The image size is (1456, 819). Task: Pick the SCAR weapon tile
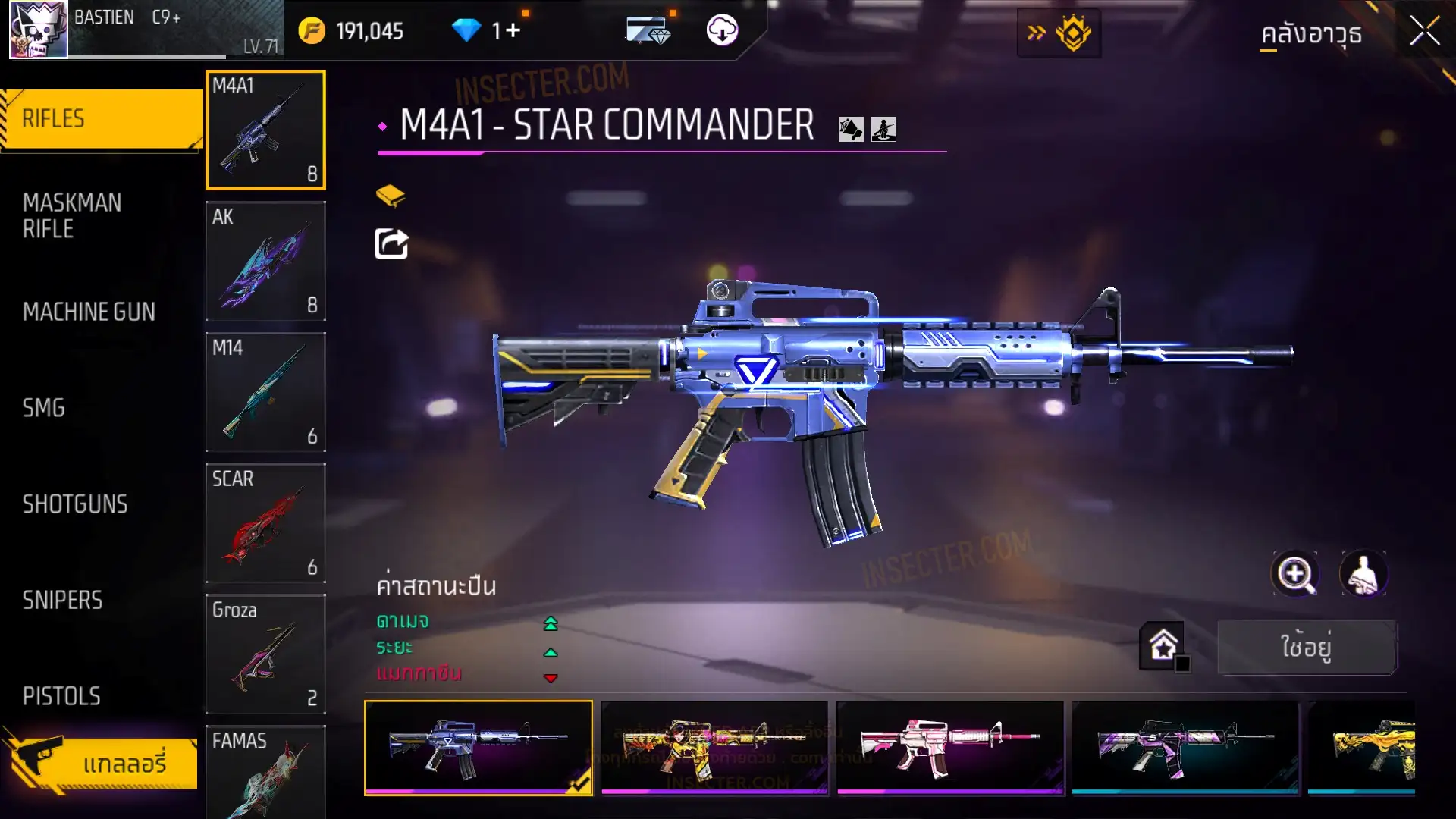pyautogui.click(x=265, y=523)
